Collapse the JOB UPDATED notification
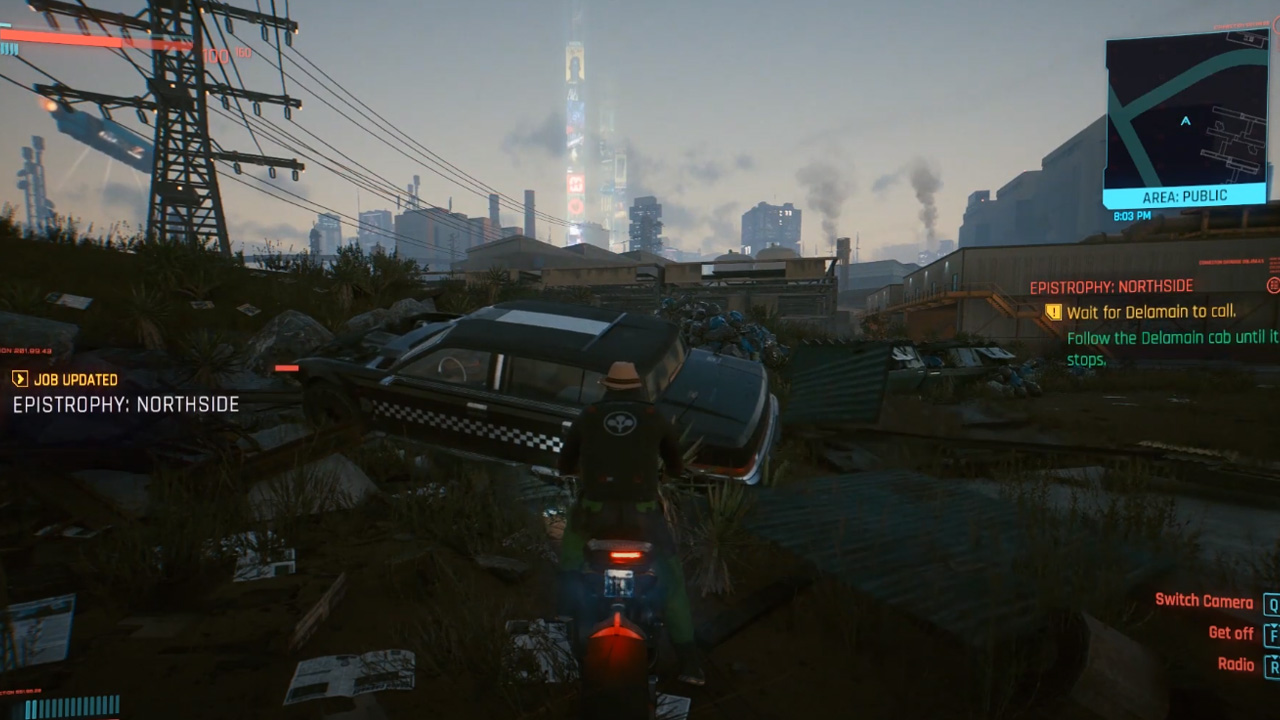The image size is (1280, 720). (x=22, y=380)
